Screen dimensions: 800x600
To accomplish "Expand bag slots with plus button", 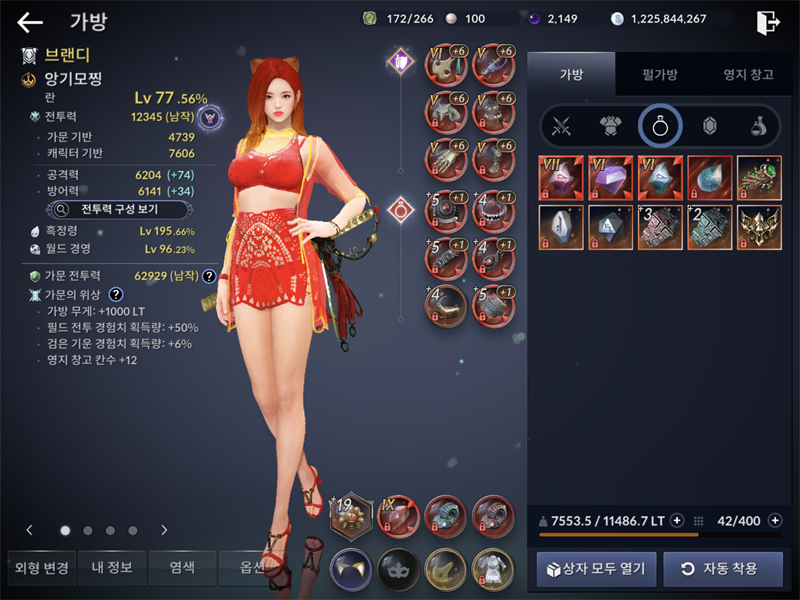I will click(x=774, y=520).
